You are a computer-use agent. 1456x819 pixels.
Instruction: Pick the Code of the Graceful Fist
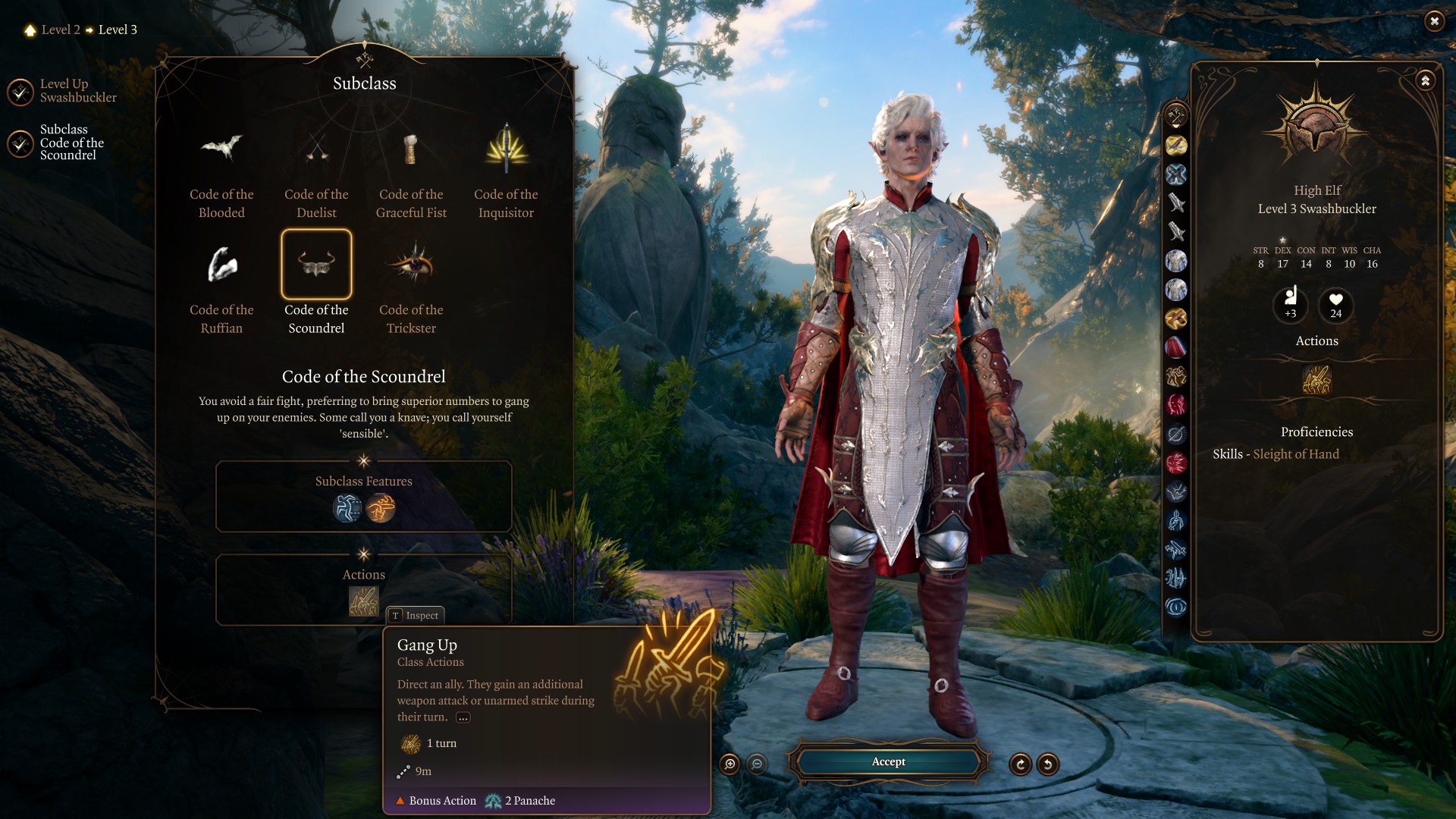point(411,149)
